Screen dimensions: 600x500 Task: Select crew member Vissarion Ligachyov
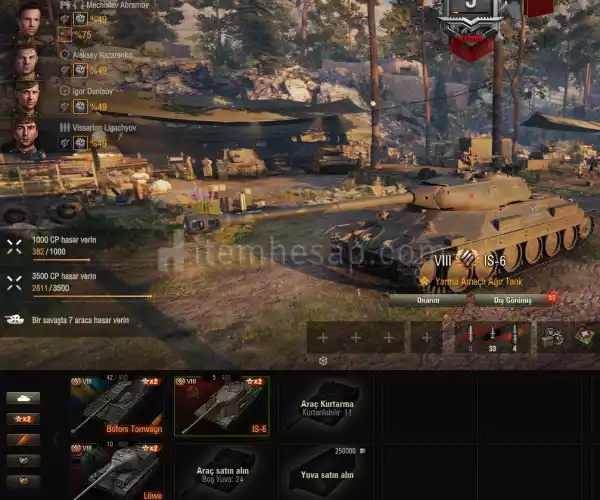[x=28, y=134]
